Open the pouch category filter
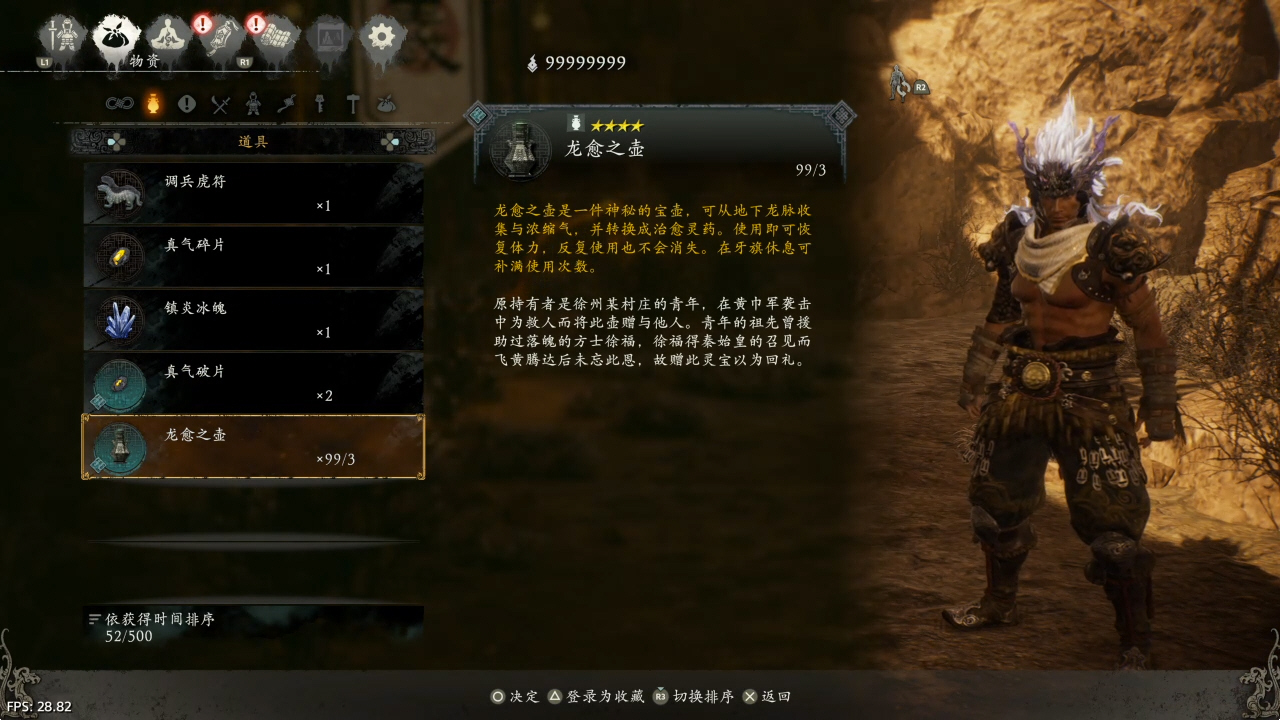 click(x=386, y=103)
